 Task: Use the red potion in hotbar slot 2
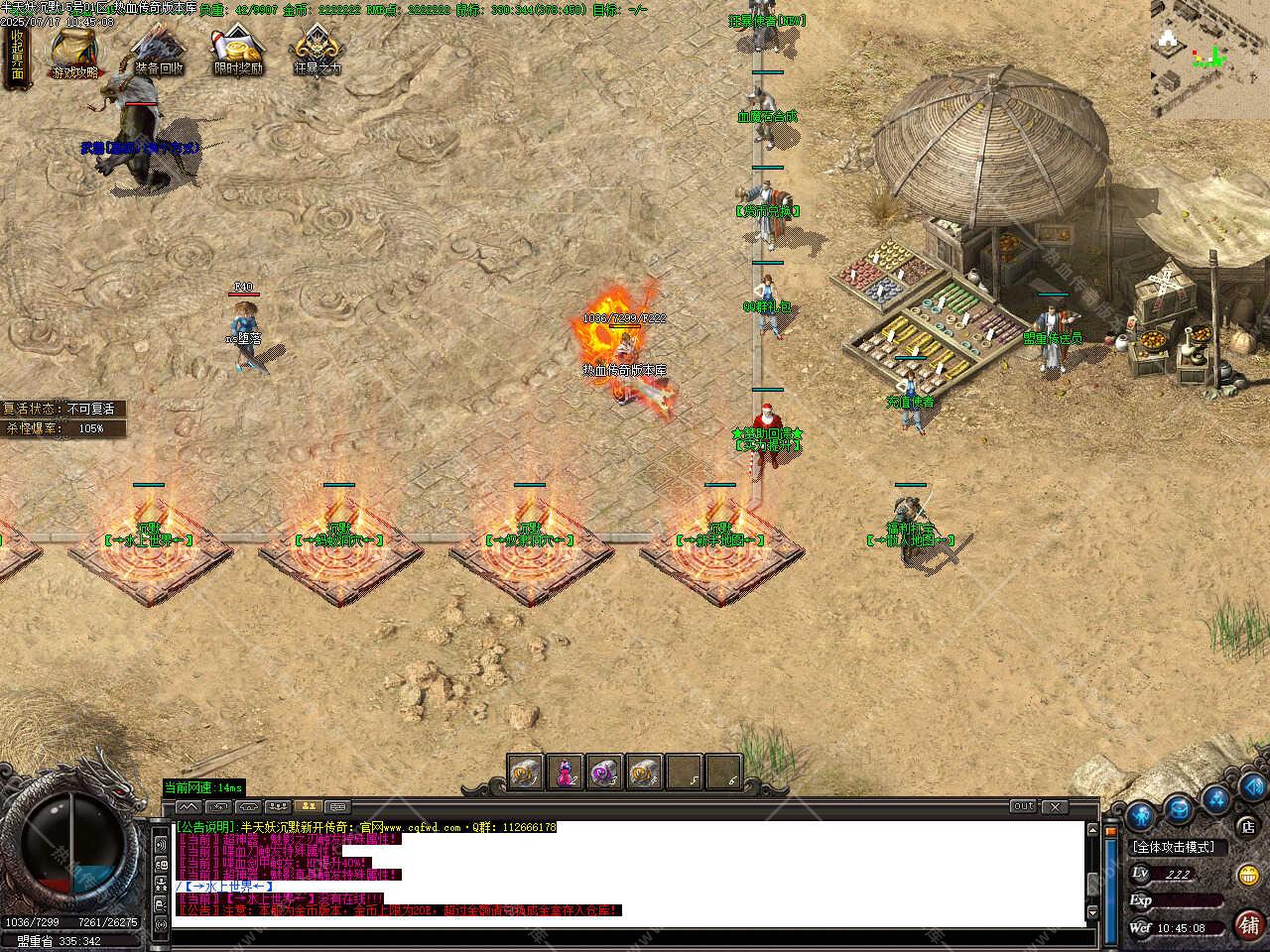564,773
